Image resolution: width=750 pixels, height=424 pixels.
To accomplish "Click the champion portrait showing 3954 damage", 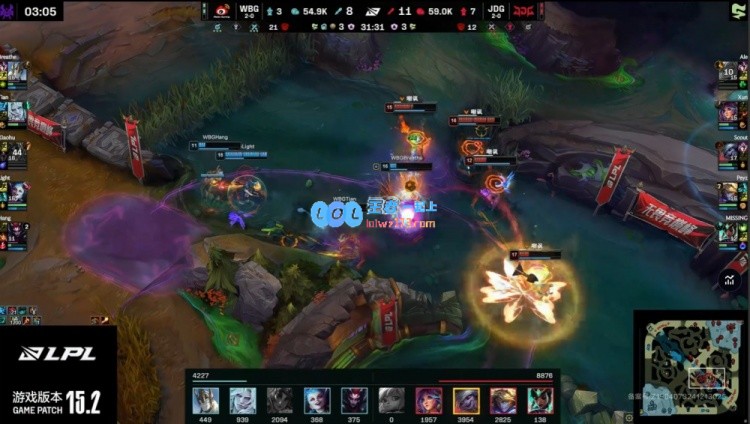I will pos(466,401).
